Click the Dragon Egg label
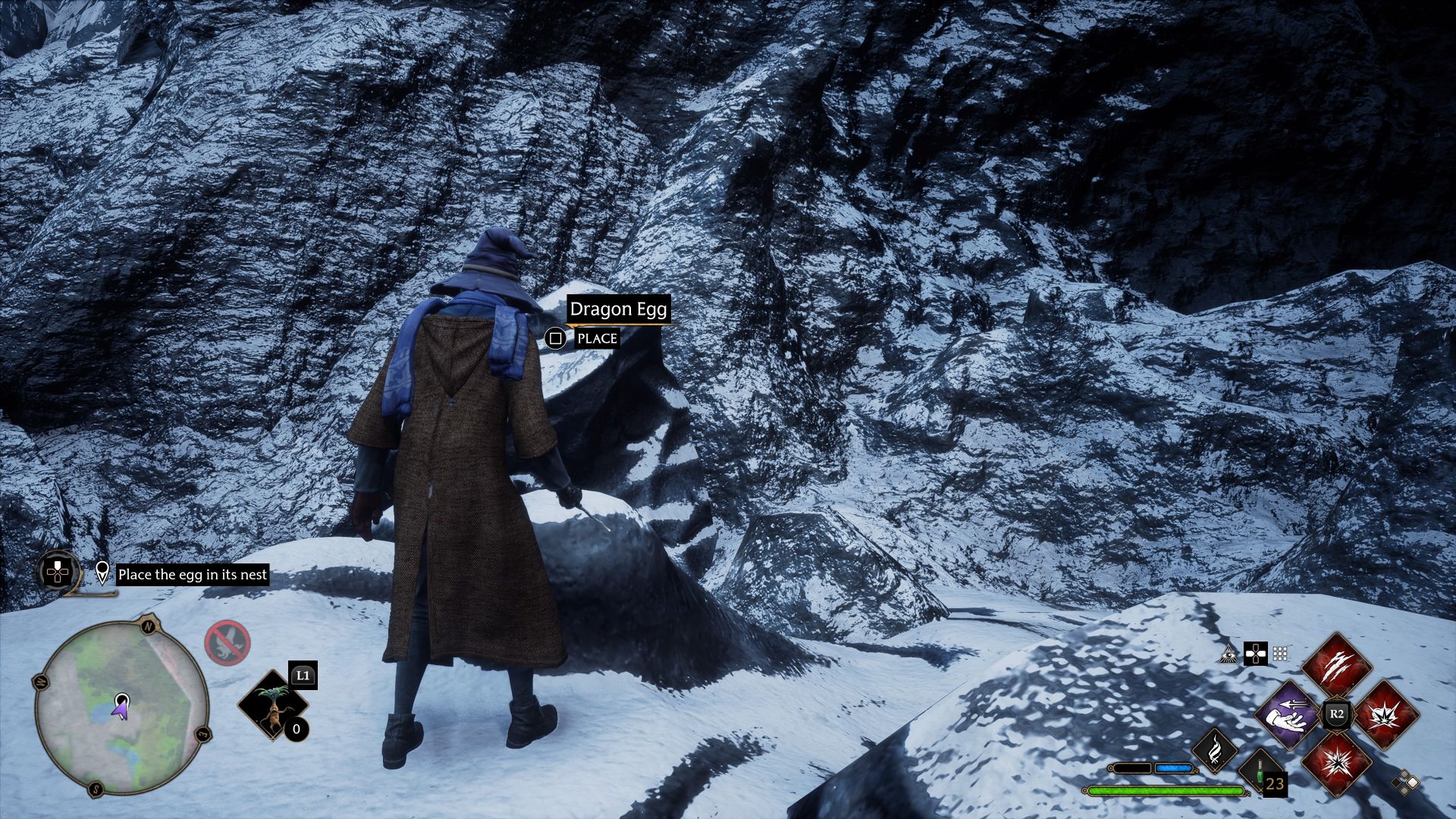The height and width of the screenshot is (819, 1456). tap(617, 308)
